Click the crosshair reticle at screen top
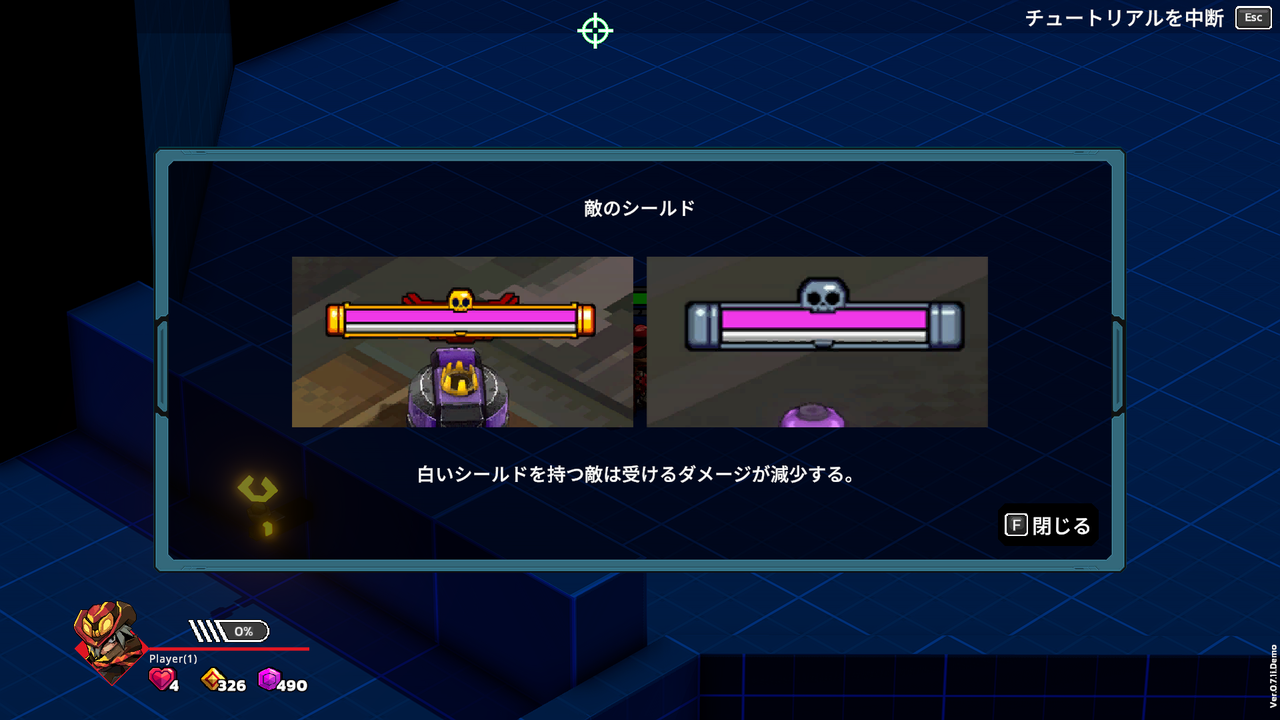This screenshot has height=720, width=1280. [x=594, y=30]
